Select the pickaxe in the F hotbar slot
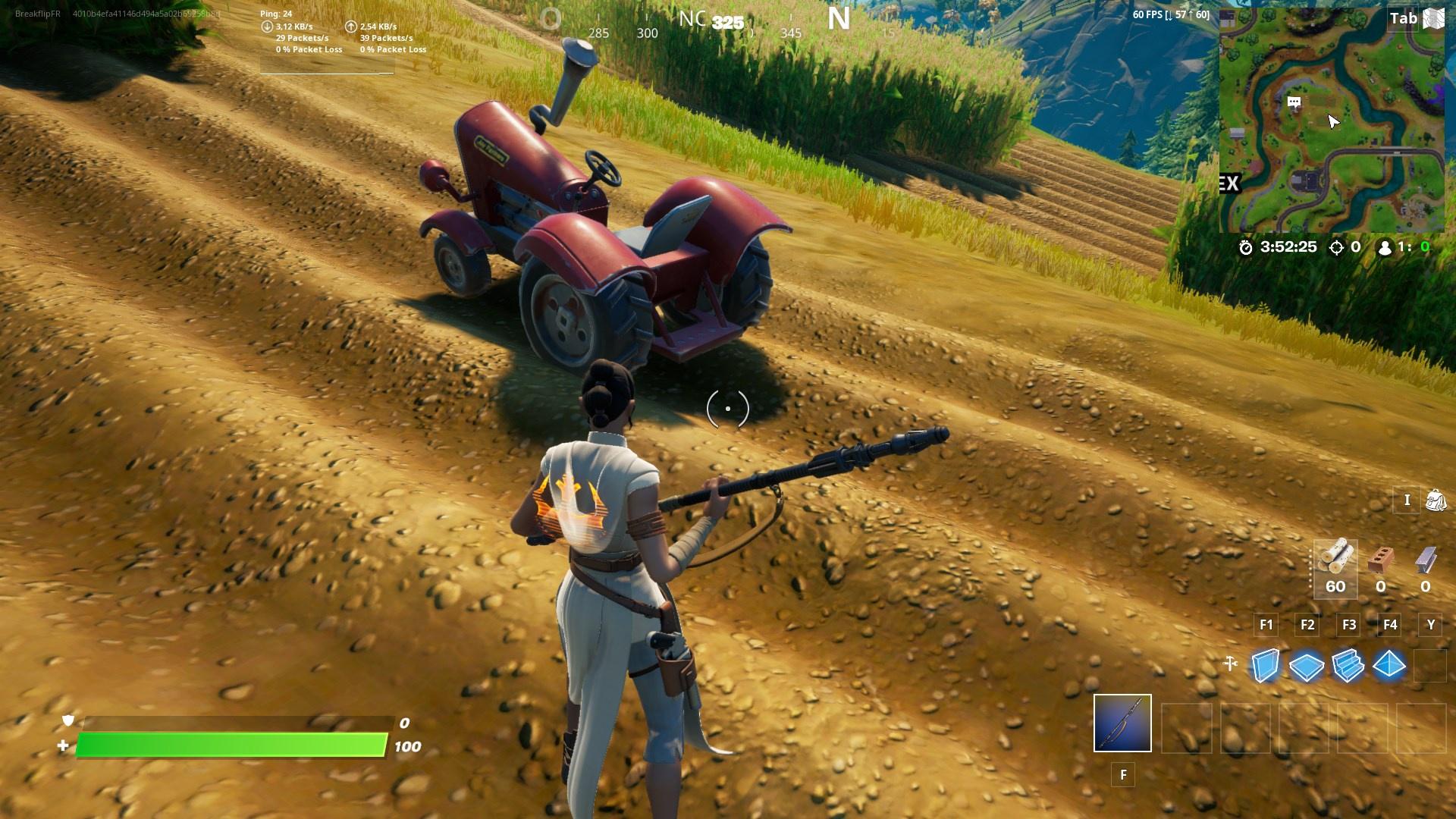 tap(1123, 724)
